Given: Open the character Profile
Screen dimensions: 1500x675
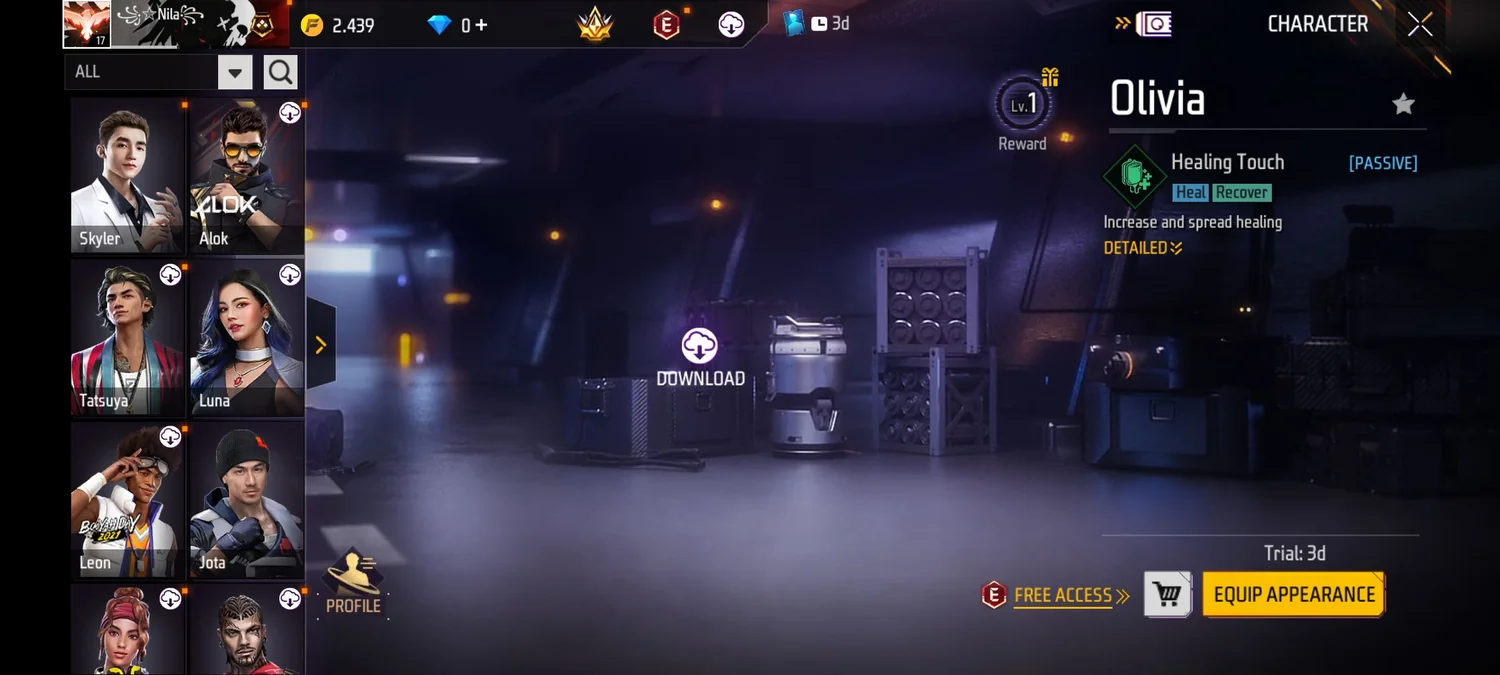Looking at the screenshot, I should click(353, 582).
